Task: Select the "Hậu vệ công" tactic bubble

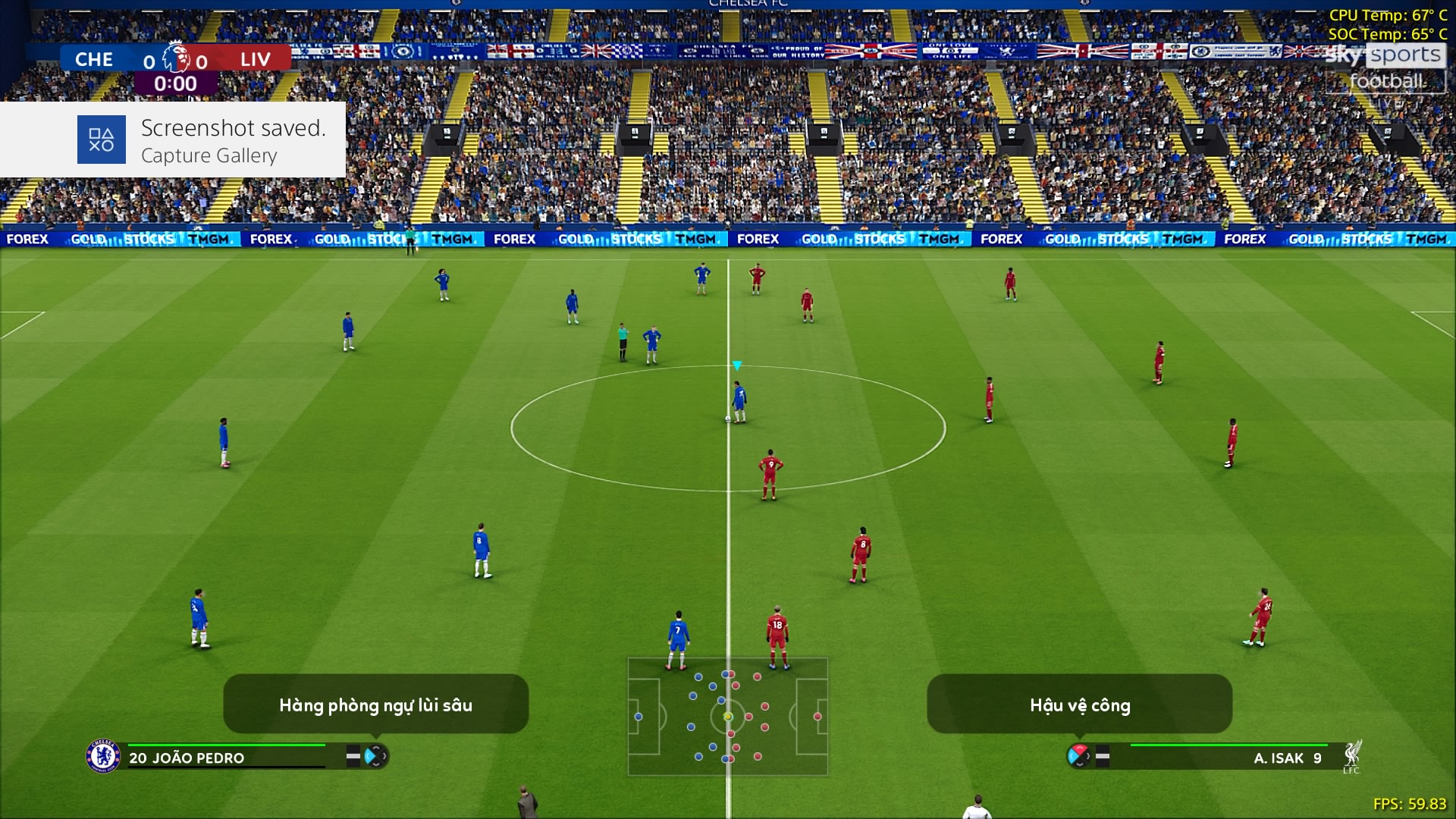Action: tap(1079, 704)
